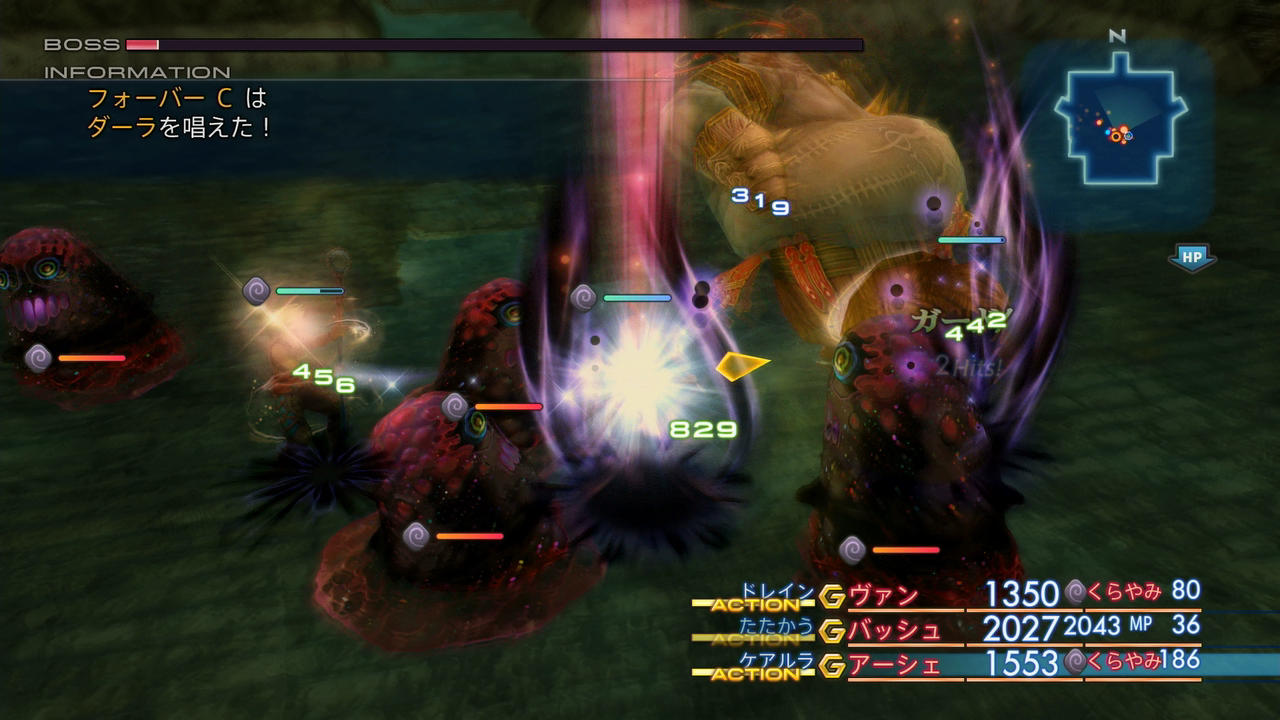Click the くらやみ status icon beside ヴァン's HP
The image size is (1280, 720).
tap(1075, 592)
